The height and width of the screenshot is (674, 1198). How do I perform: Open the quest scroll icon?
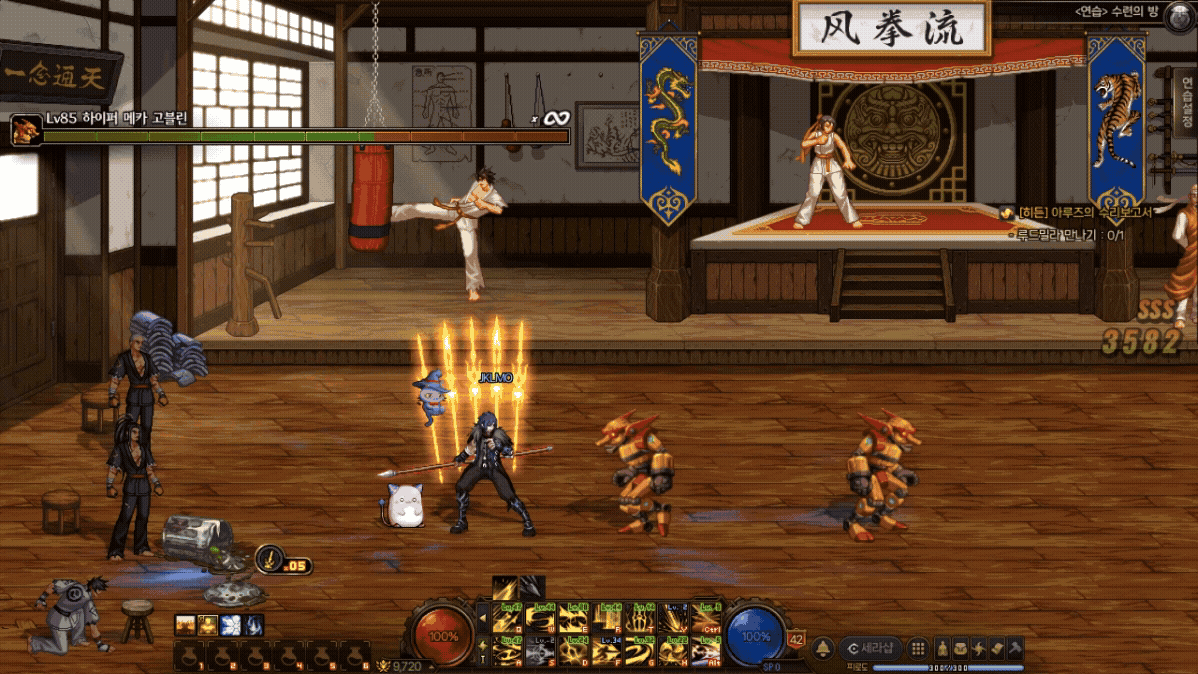(x=996, y=648)
